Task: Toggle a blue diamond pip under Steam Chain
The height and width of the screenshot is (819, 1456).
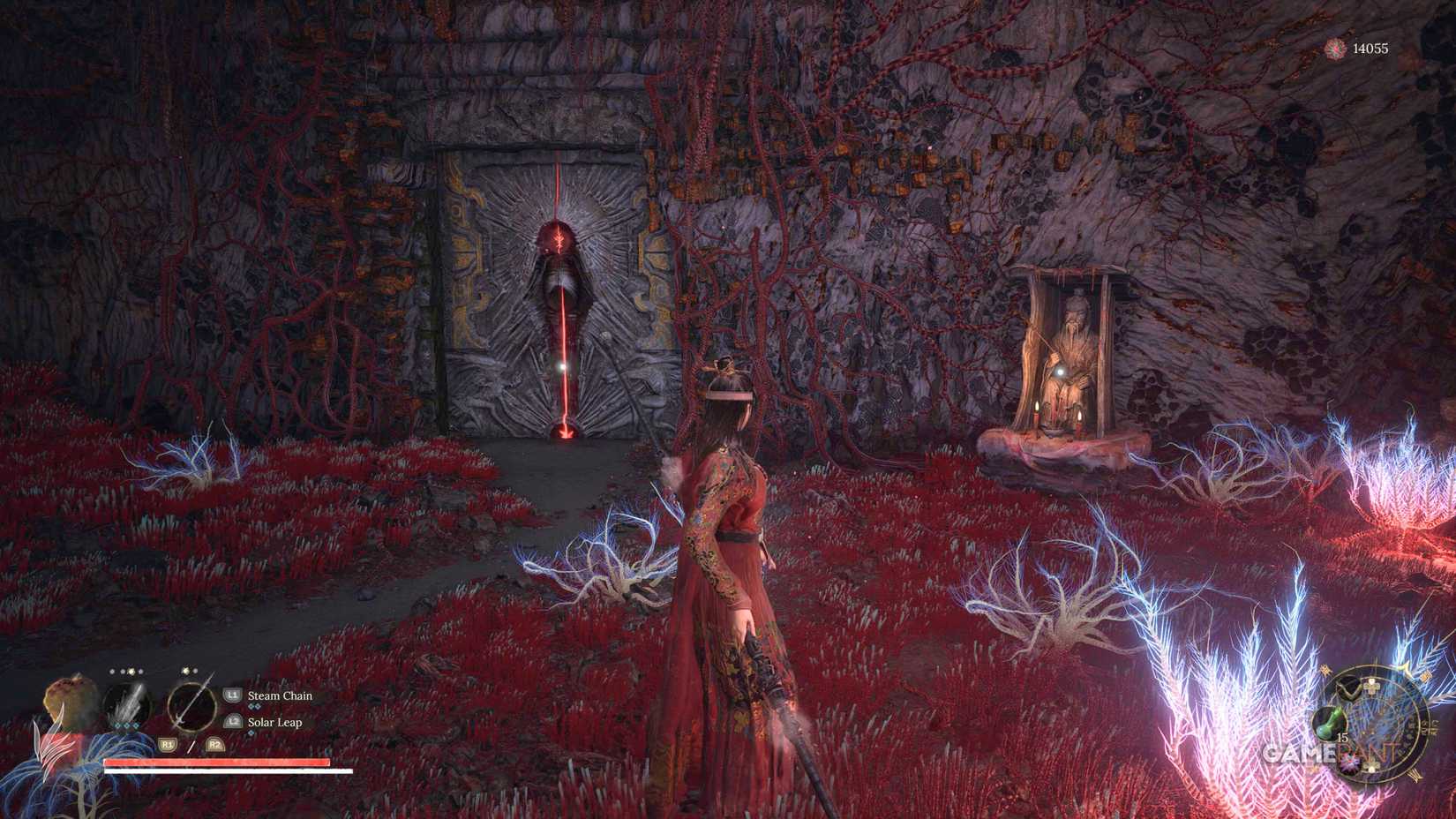Action: coord(254,704)
